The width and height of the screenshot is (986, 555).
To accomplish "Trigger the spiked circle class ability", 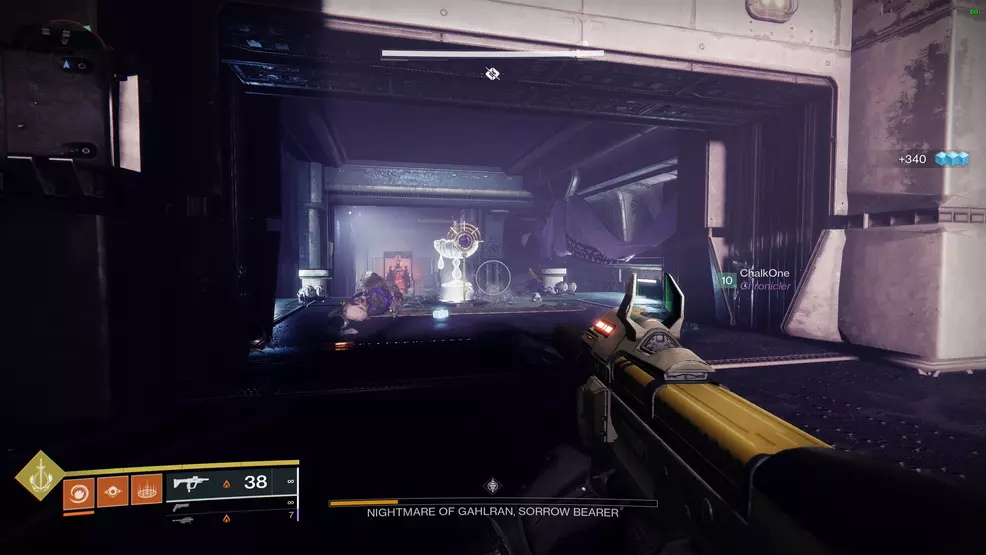I will point(146,491).
